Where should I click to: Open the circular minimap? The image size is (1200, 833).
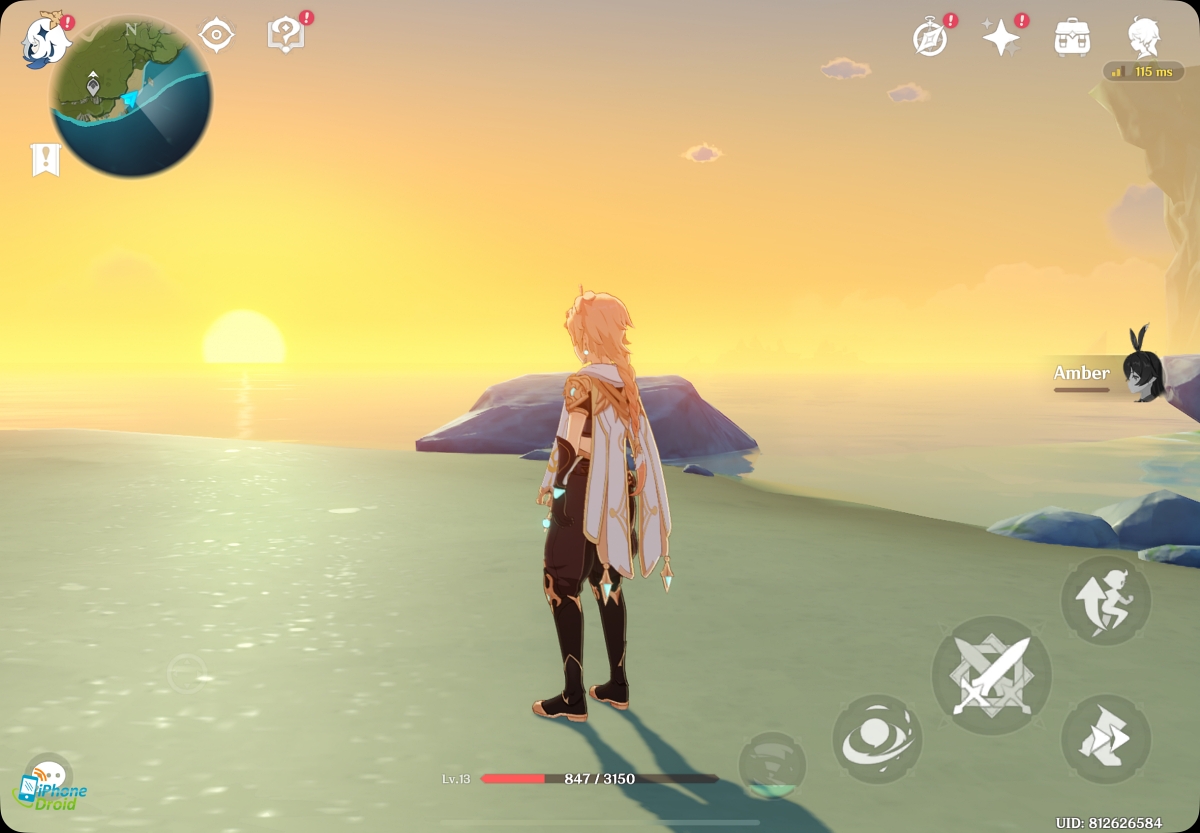[131, 97]
